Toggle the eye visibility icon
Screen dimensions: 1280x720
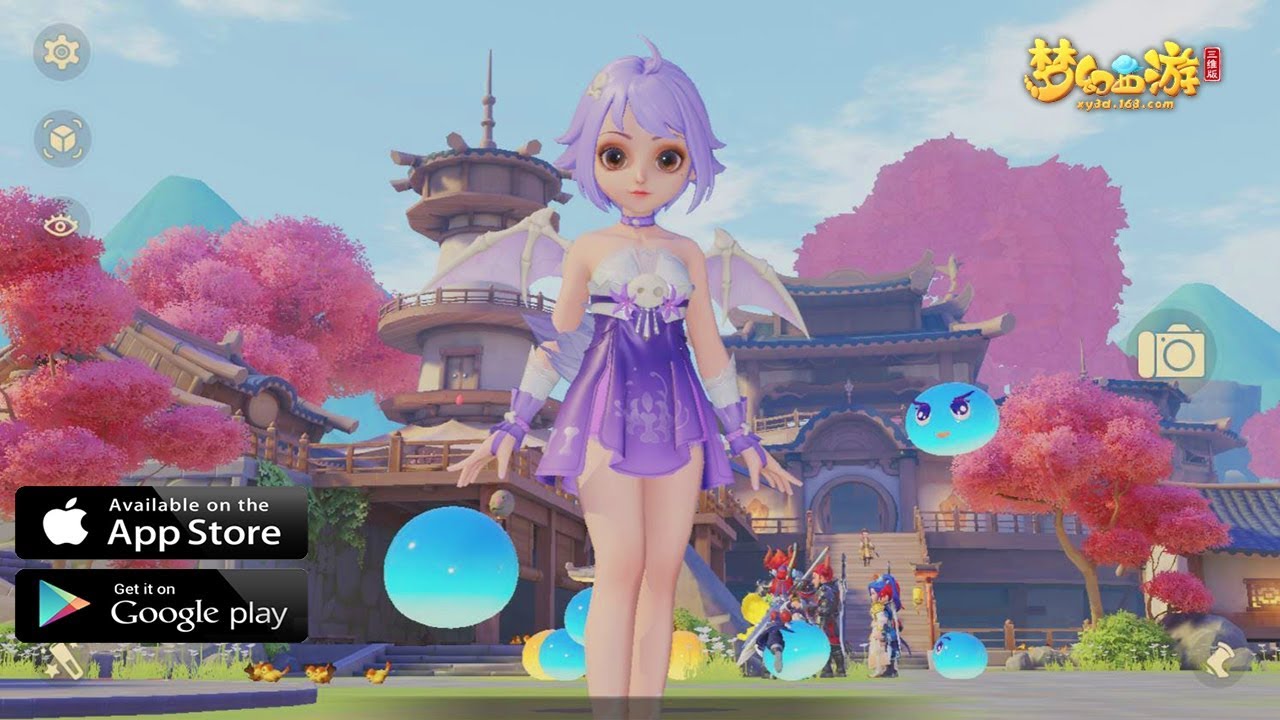[62, 225]
